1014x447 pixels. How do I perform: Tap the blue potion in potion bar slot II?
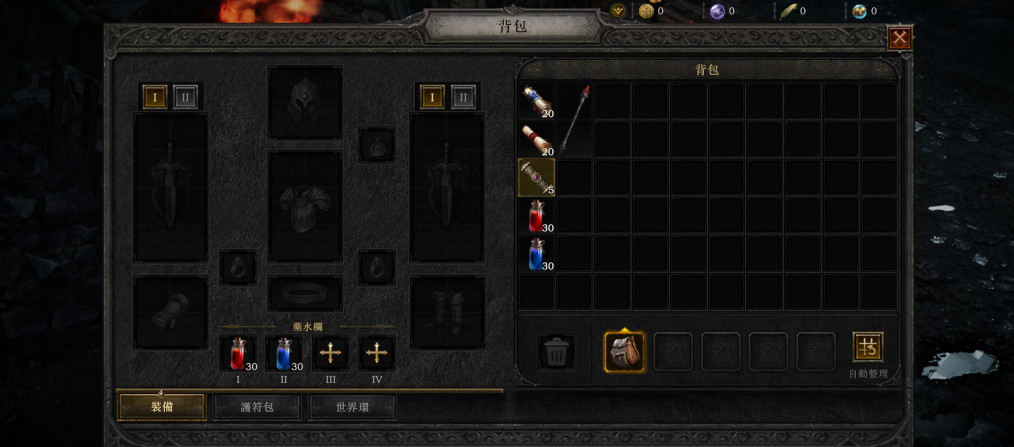tap(284, 353)
